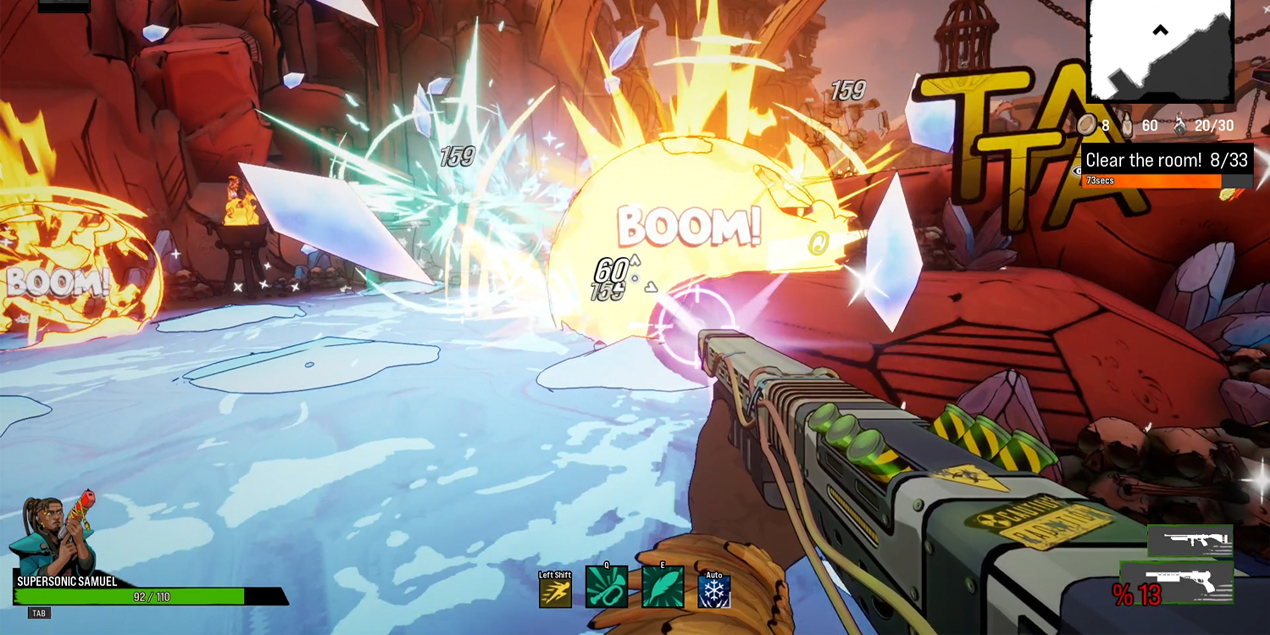Use the green trumpet ability

click(x=606, y=588)
